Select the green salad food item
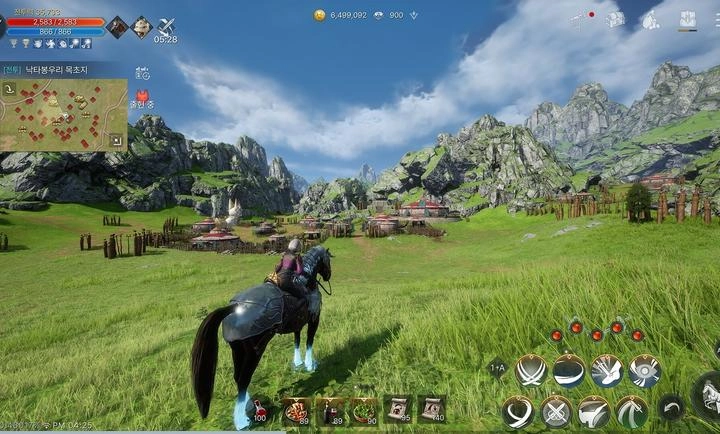Viewport: 720px width, 434px height. (x=364, y=408)
